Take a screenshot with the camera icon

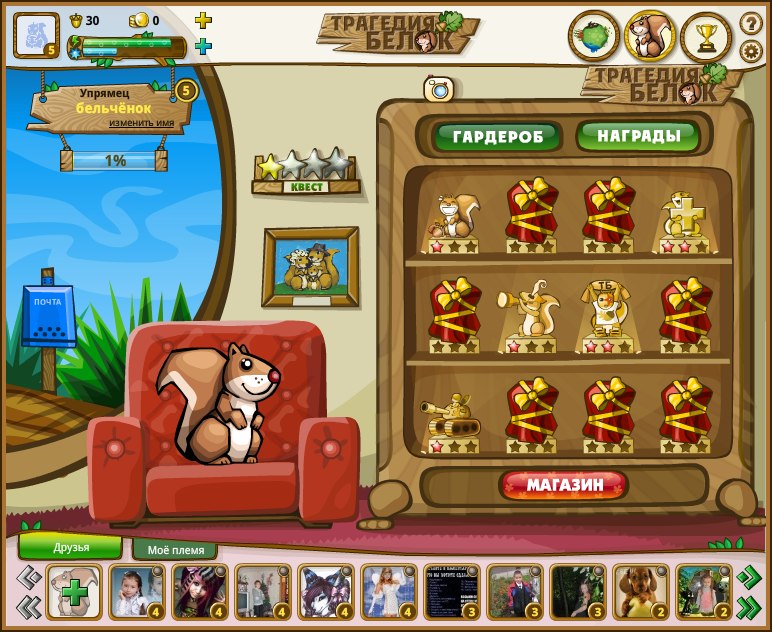click(x=438, y=89)
